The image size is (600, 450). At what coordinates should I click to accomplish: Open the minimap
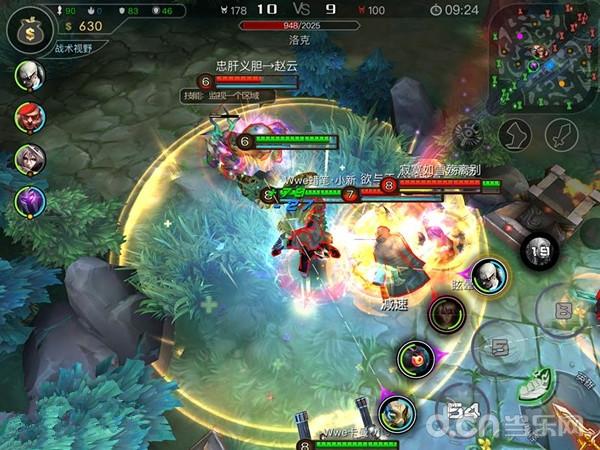(x=547, y=47)
